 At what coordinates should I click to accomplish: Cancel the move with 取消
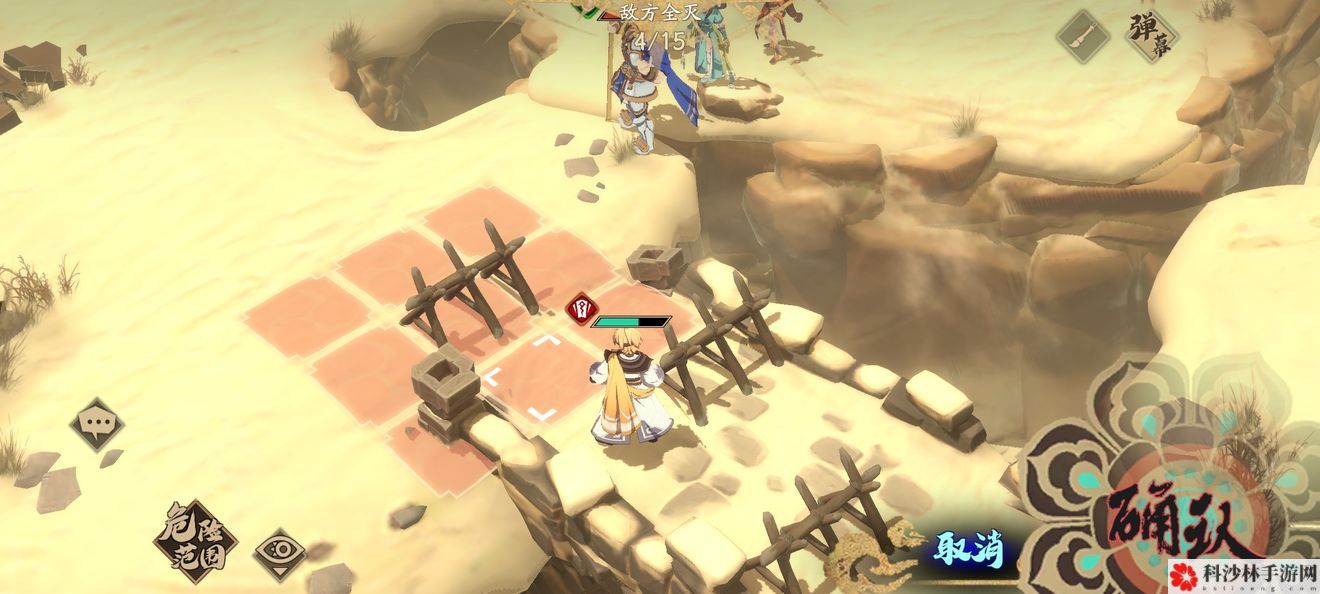967,548
